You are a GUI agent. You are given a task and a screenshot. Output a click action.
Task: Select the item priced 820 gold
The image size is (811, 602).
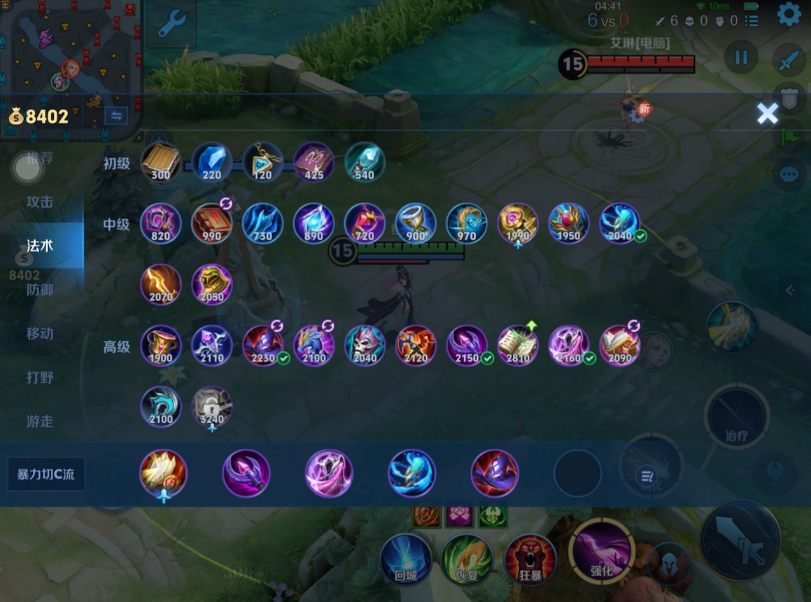pos(161,223)
